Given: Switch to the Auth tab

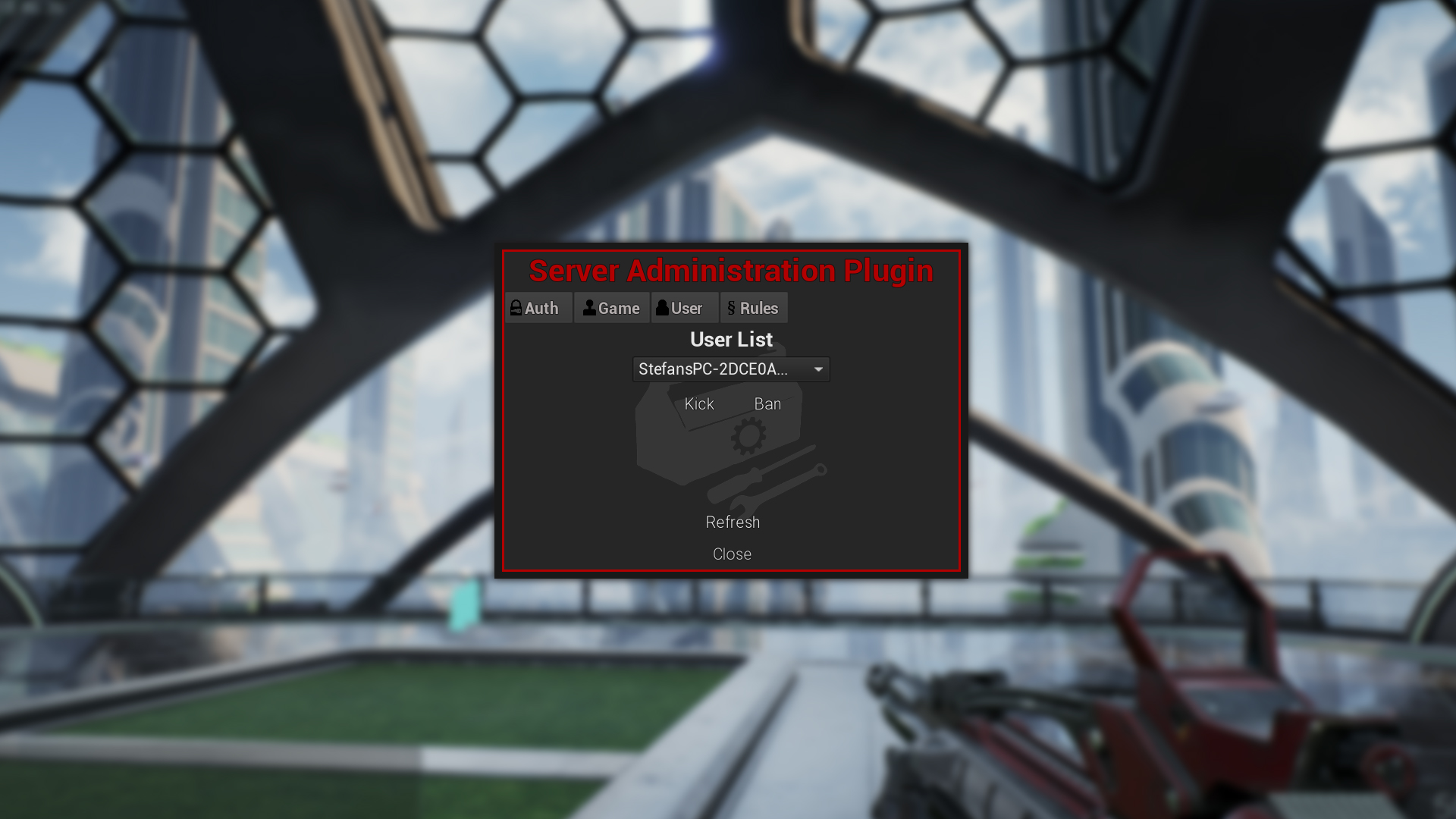Looking at the screenshot, I should coord(538,308).
